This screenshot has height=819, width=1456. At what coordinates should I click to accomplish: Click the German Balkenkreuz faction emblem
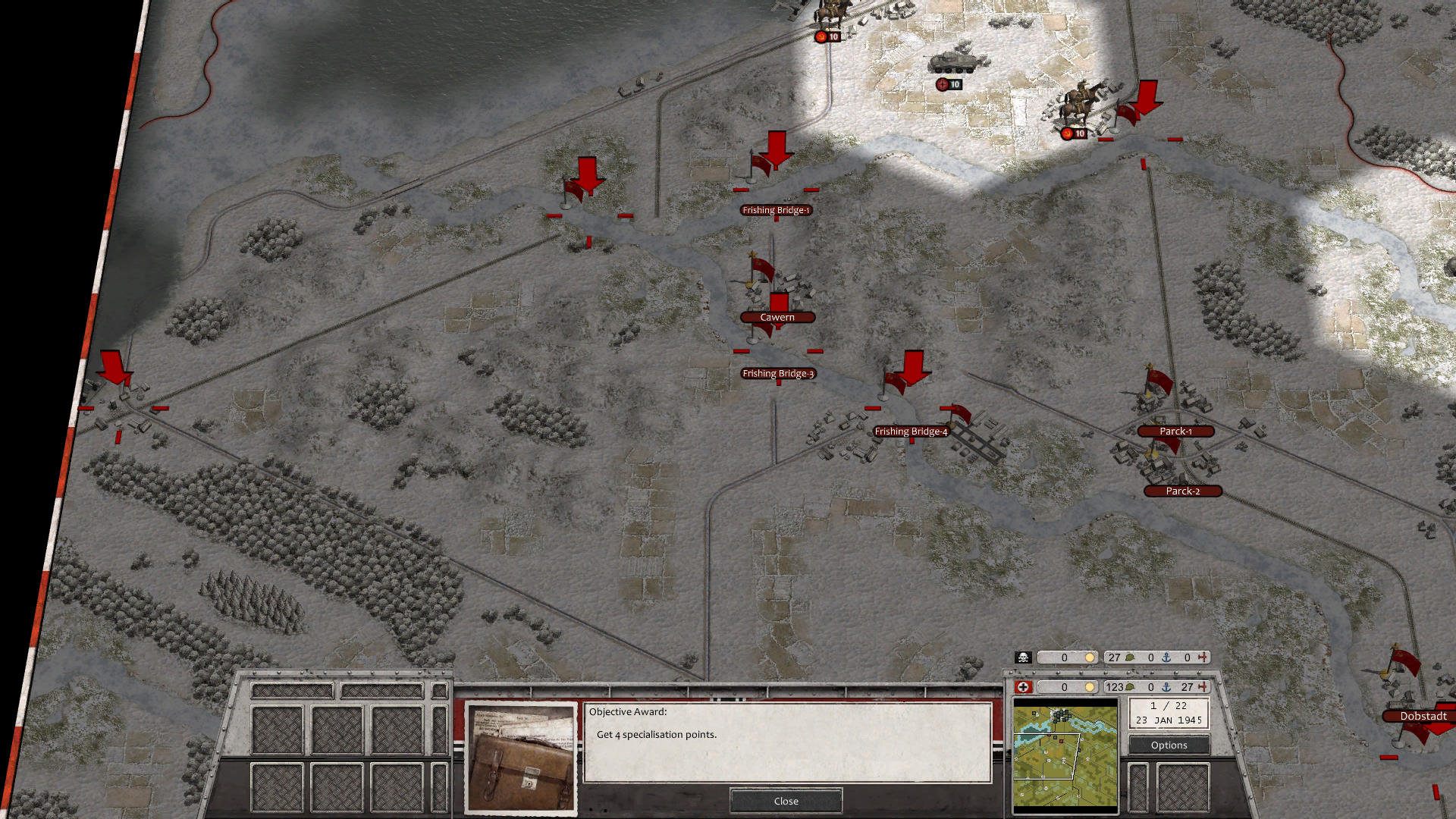coord(1022,686)
